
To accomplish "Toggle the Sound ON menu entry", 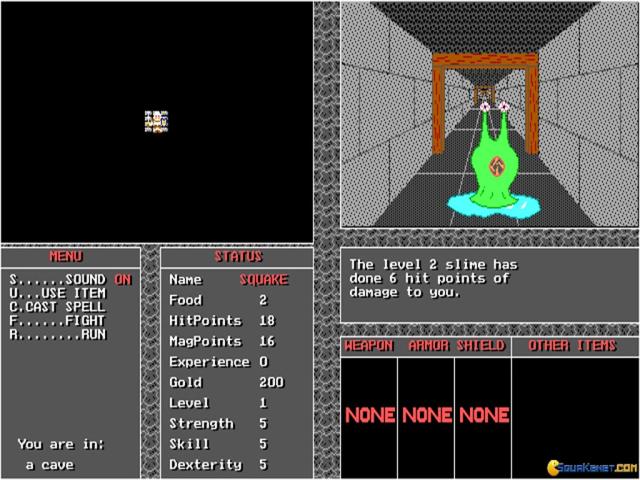I will [70, 279].
